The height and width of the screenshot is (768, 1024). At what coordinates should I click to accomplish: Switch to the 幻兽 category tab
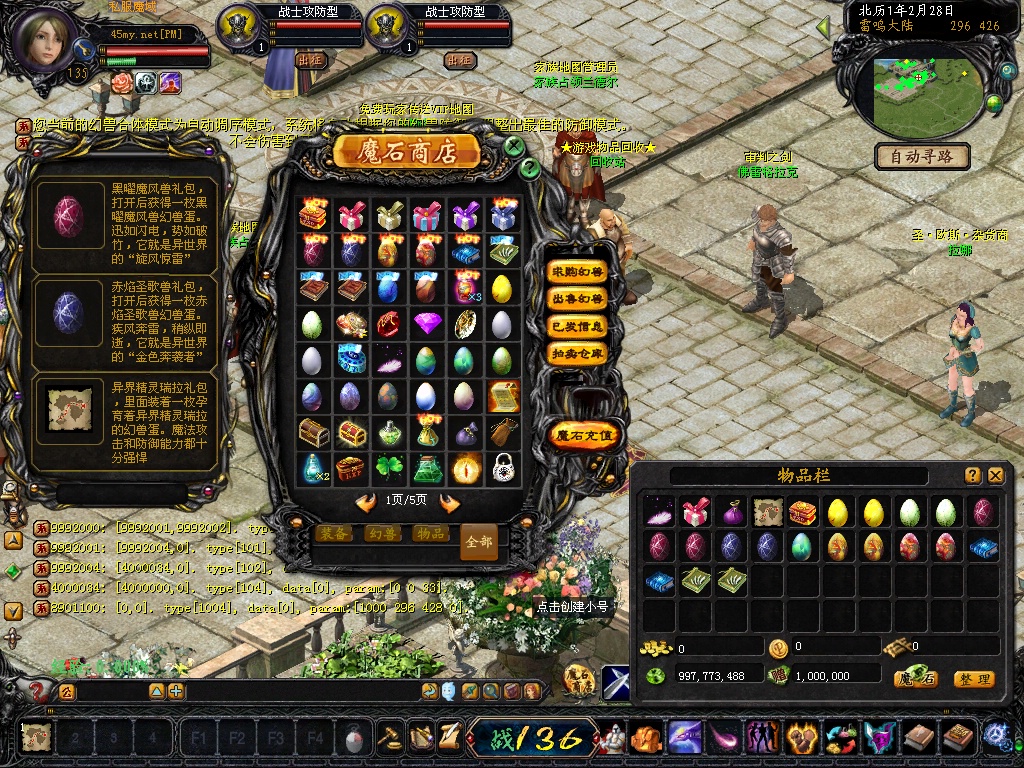pyautogui.click(x=382, y=534)
